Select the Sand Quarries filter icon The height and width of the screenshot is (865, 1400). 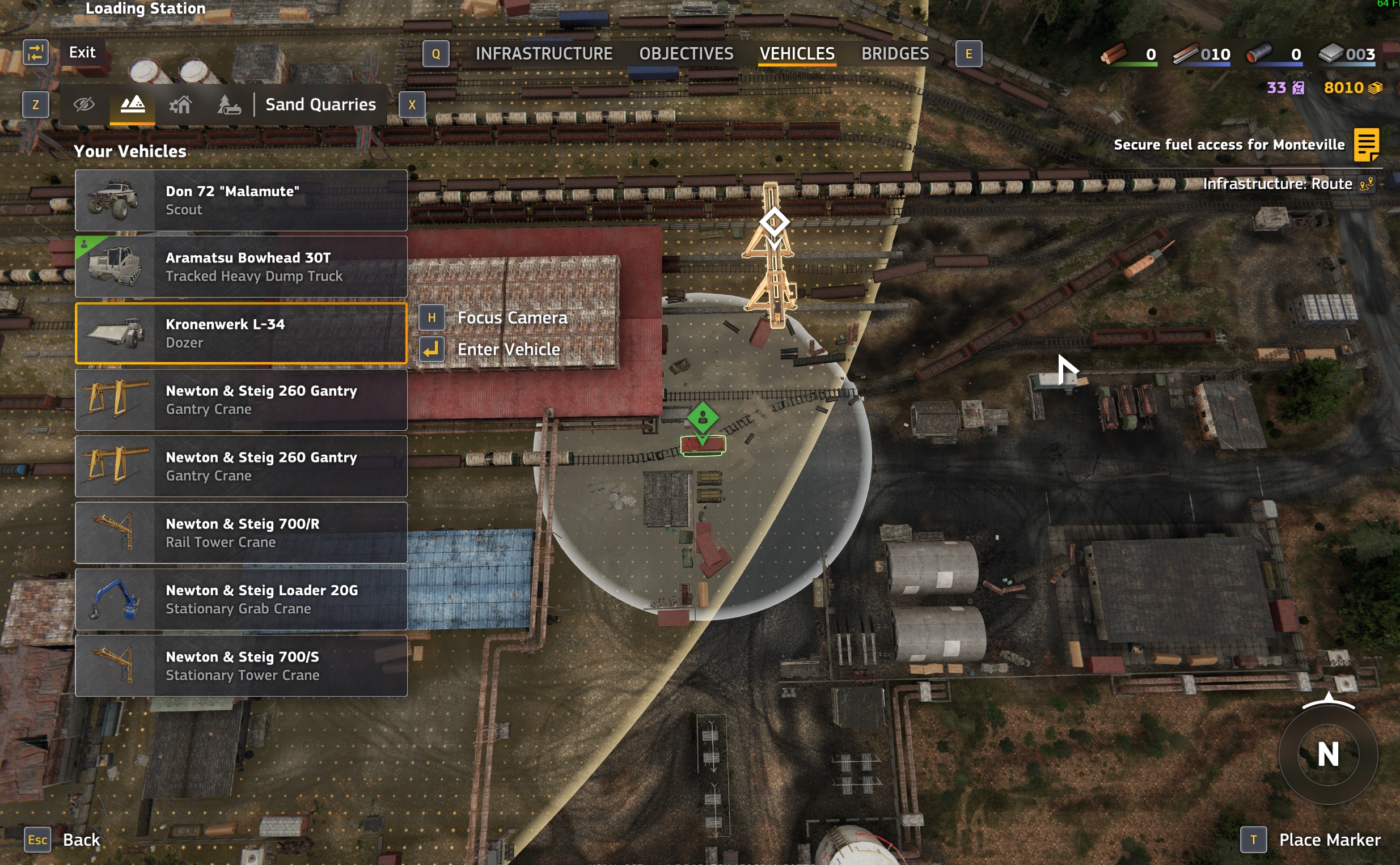[132, 104]
